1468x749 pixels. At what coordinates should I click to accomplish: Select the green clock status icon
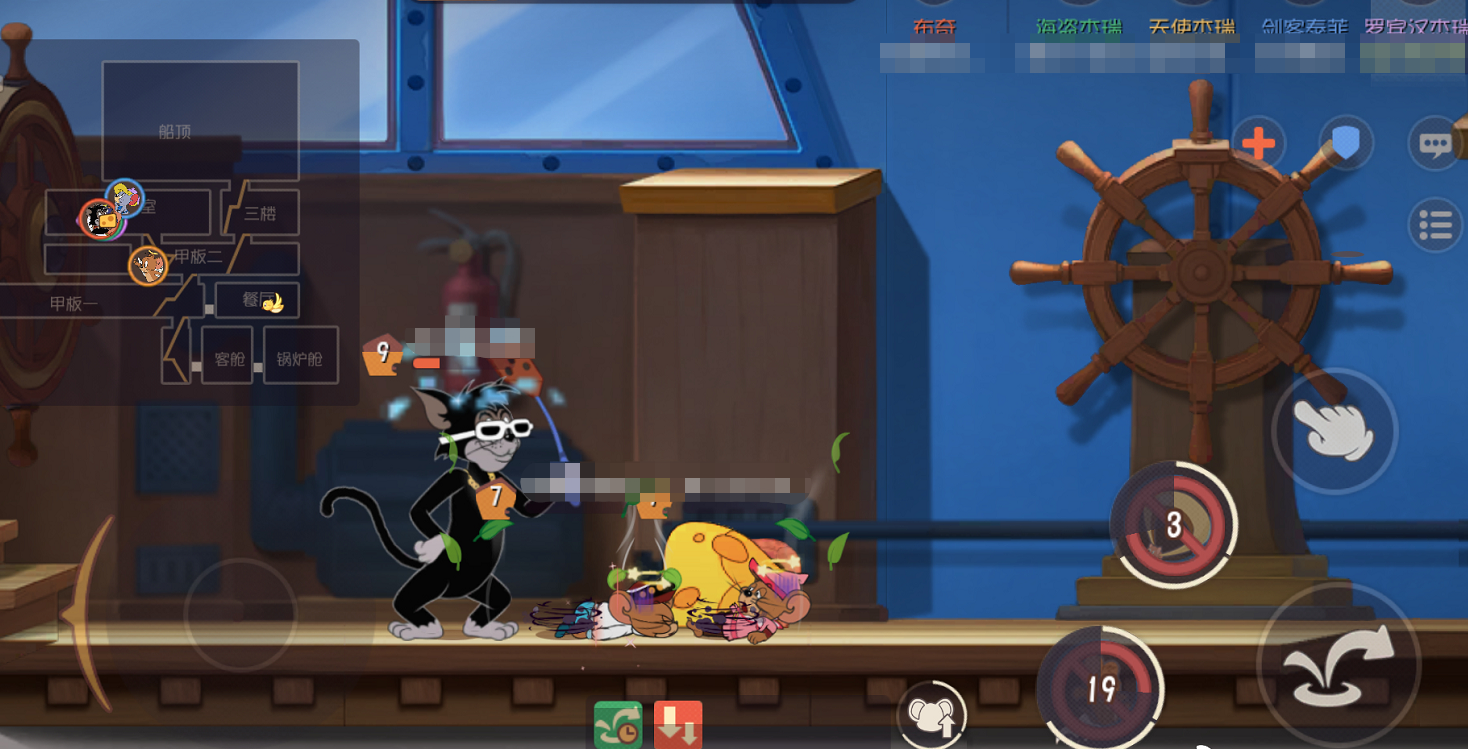(618, 725)
